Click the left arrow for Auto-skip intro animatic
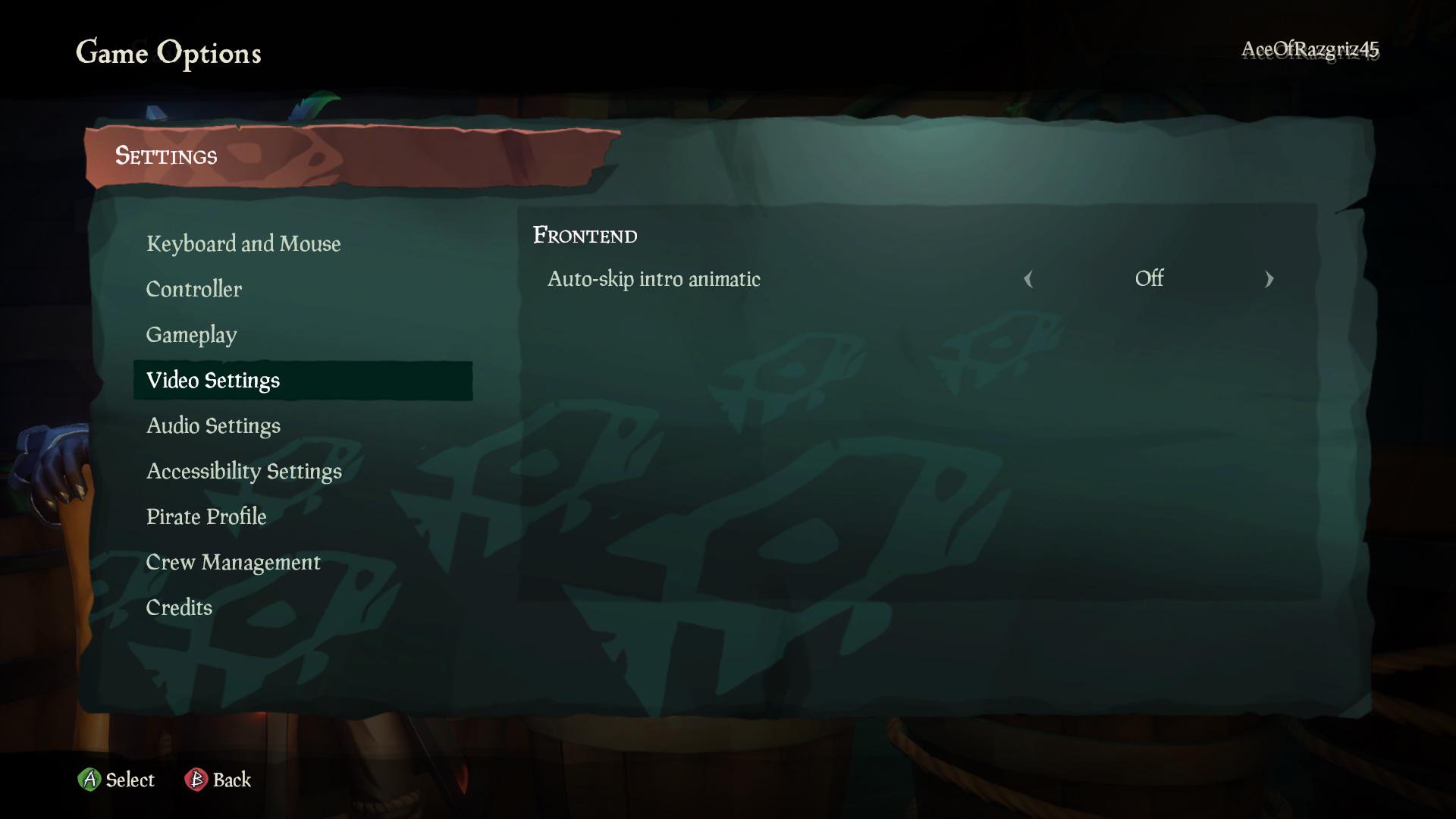1456x819 pixels. tap(1028, 279)
